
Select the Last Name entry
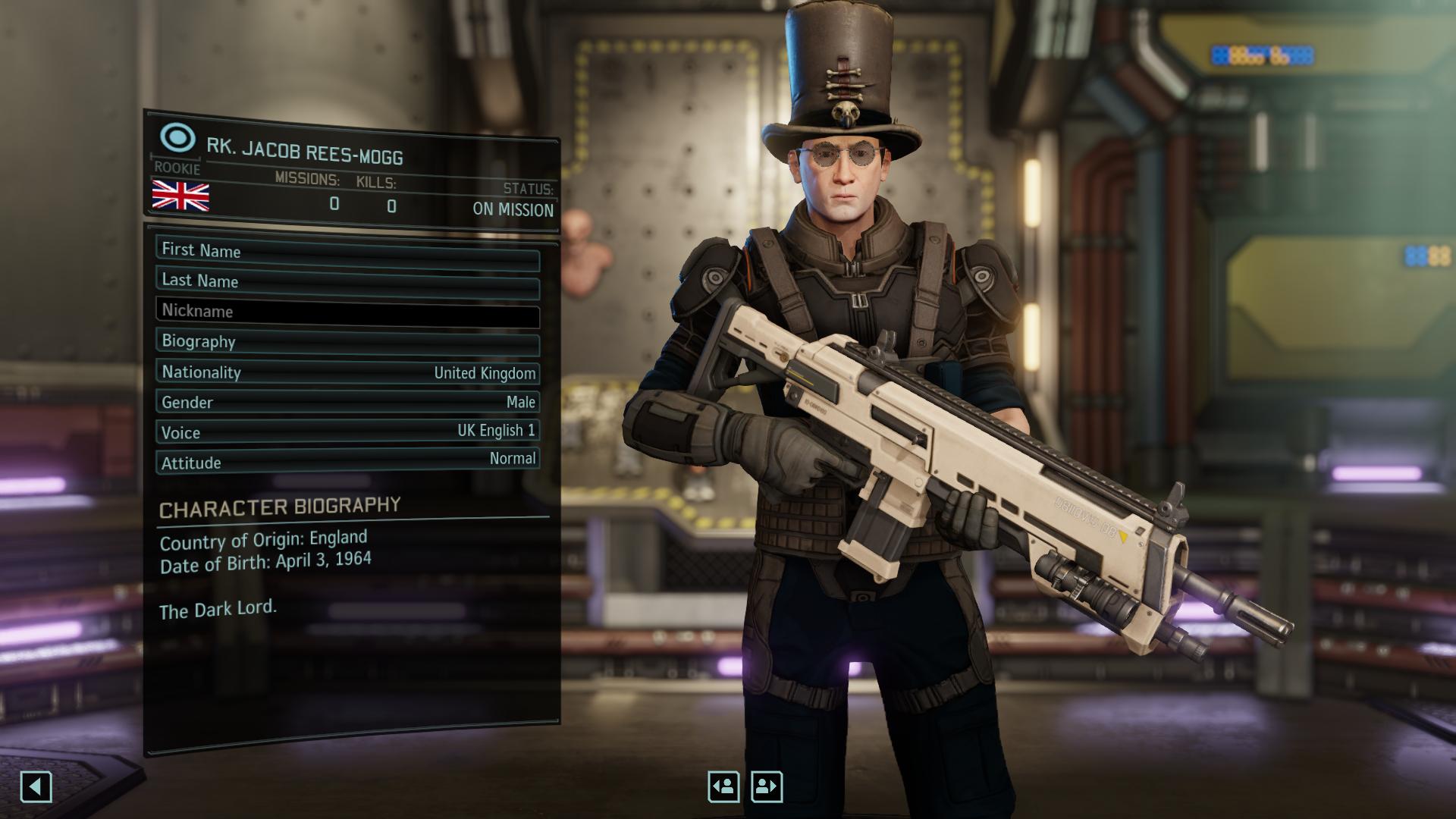(x=347, y=281)
